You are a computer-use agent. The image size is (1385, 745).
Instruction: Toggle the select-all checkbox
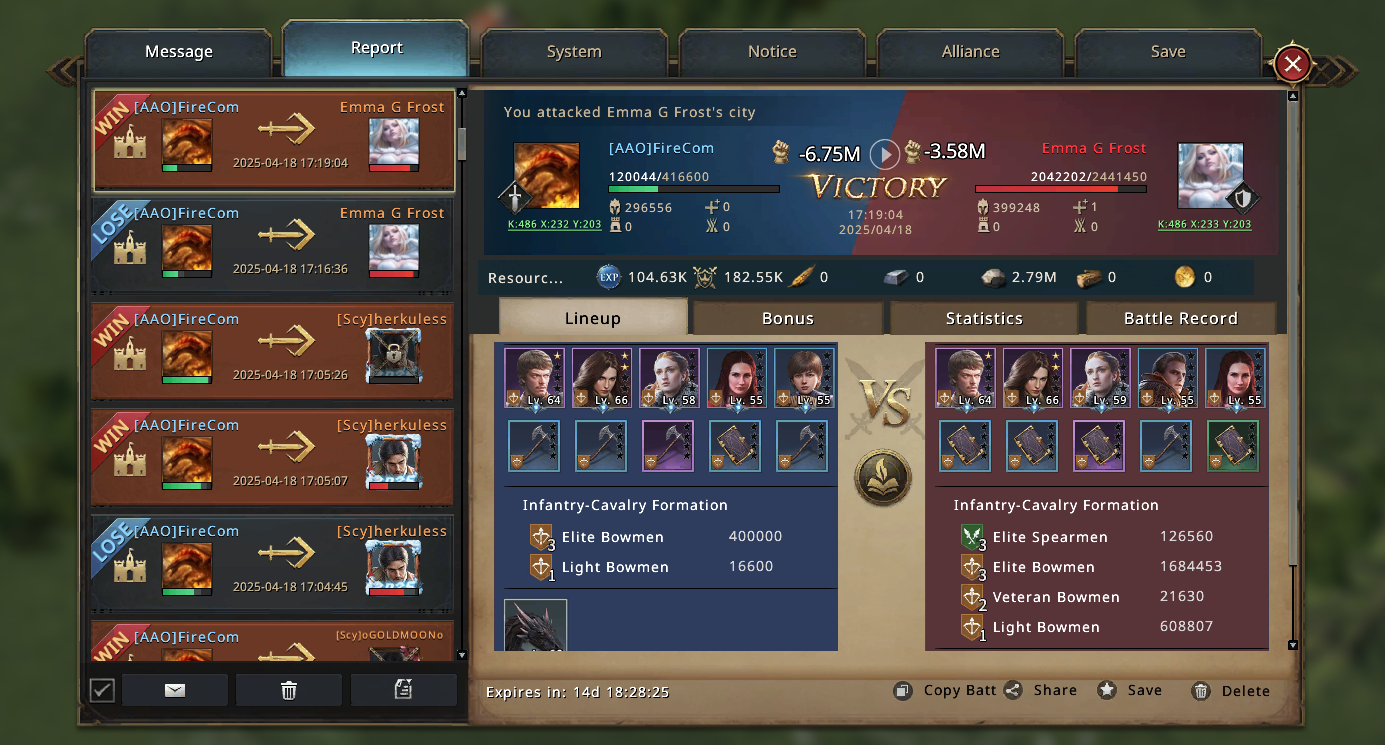[x=102, y=690]
